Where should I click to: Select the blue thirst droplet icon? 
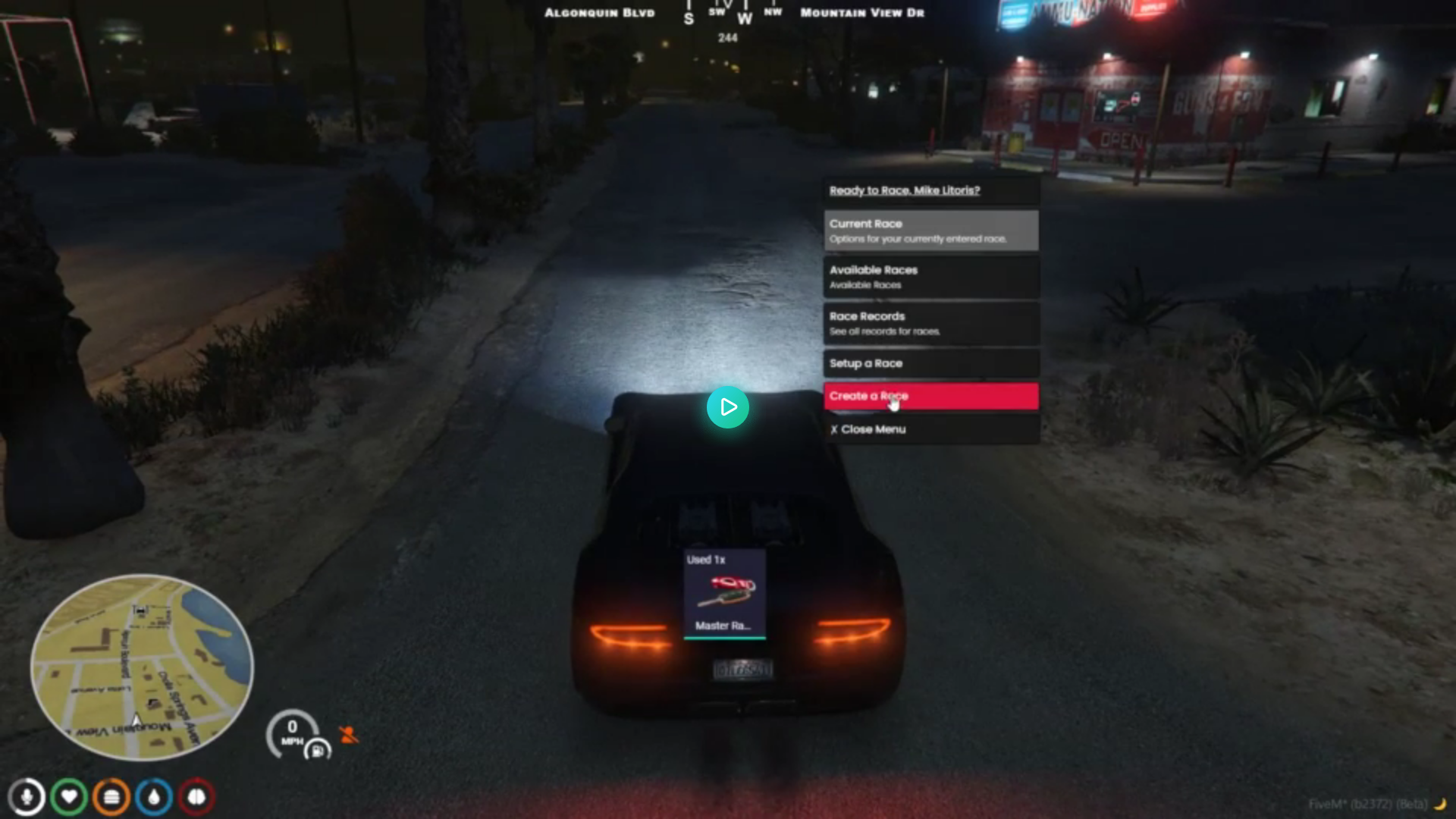pos(153,795)
